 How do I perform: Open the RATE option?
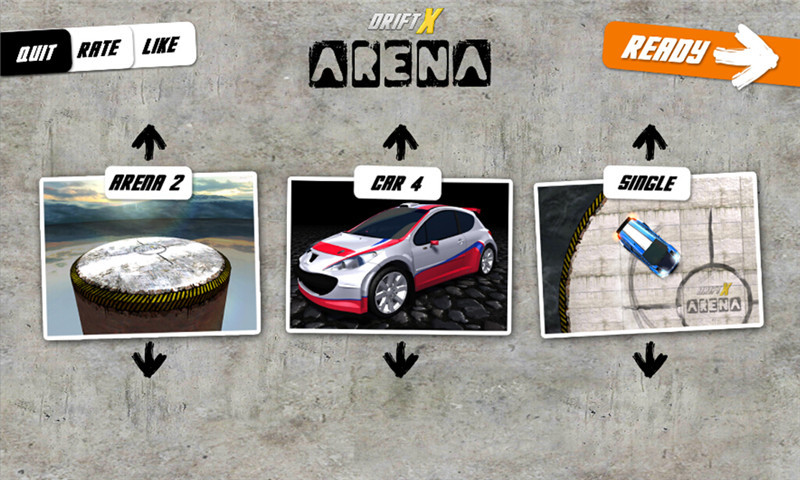(100, 48)
